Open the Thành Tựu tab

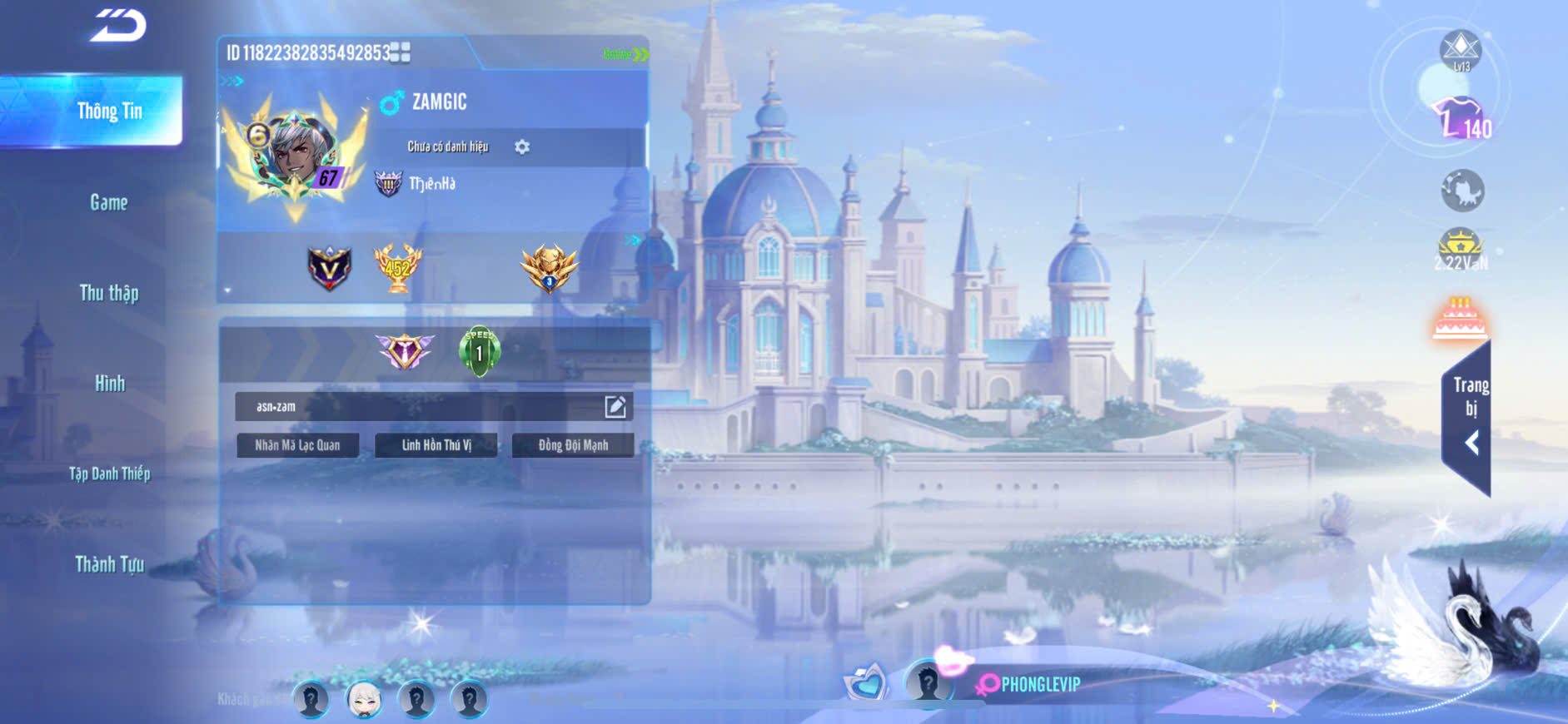click(x=109, y=564)
